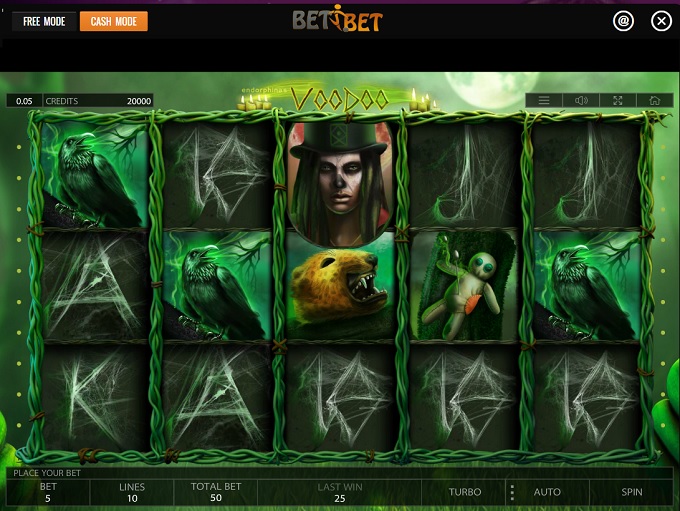Start Auto spin
This screenshot has width=680, height=511.
click(x=547, y=492)
